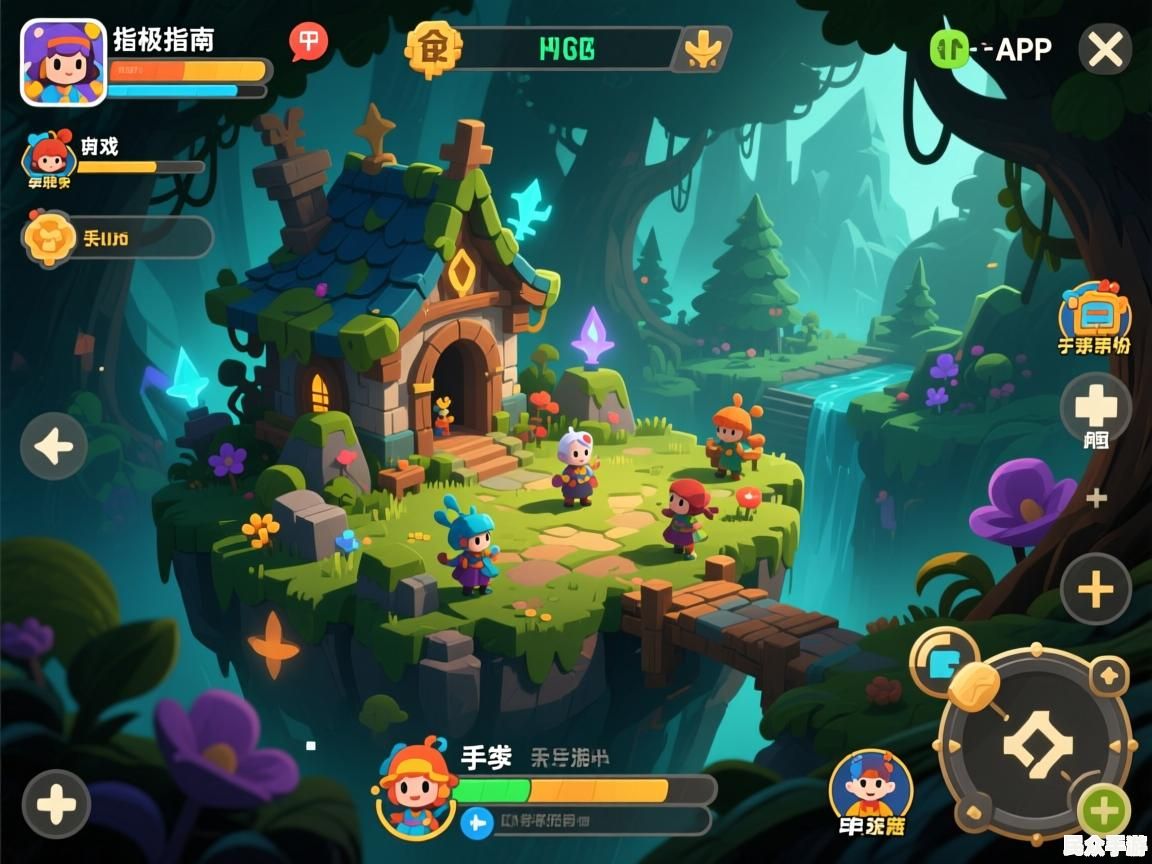Tap the white cross button on right side

pos(1095,406)
